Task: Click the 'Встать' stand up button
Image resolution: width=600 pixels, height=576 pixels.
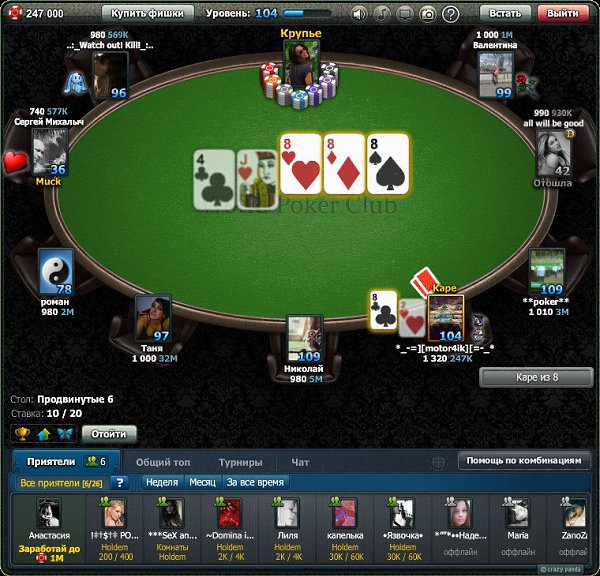Action: click(x=506, y=14)
